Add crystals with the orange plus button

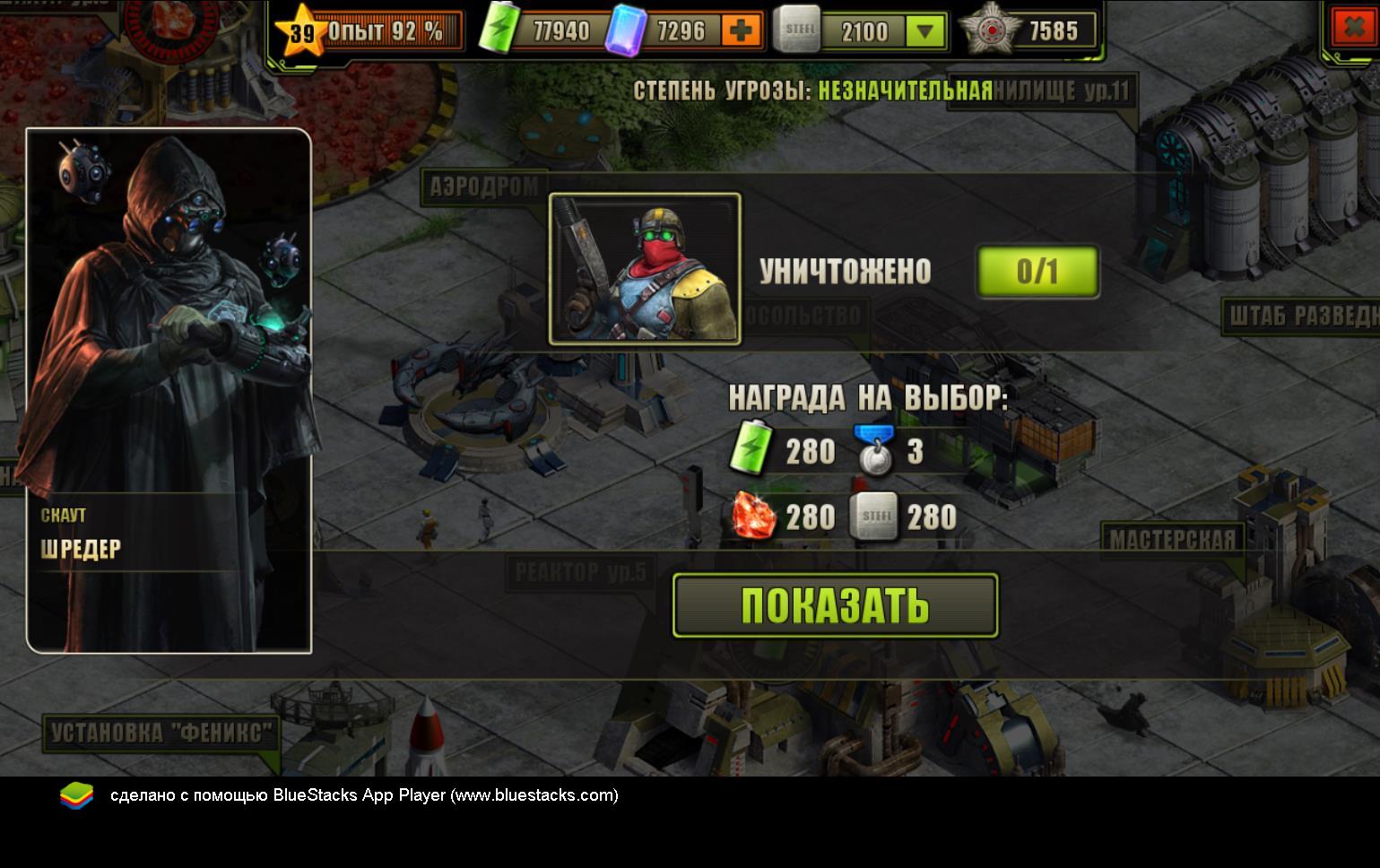click(x=741, y=31)
